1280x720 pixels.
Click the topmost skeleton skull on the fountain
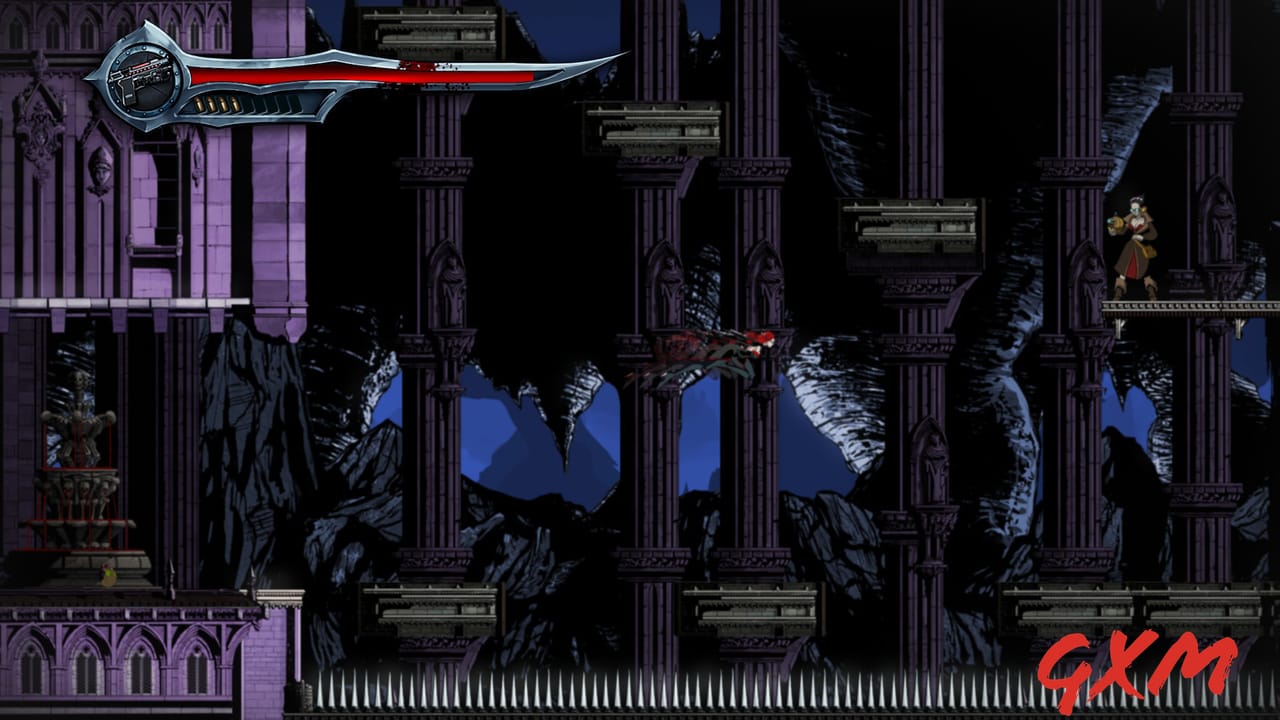[78, 378]
